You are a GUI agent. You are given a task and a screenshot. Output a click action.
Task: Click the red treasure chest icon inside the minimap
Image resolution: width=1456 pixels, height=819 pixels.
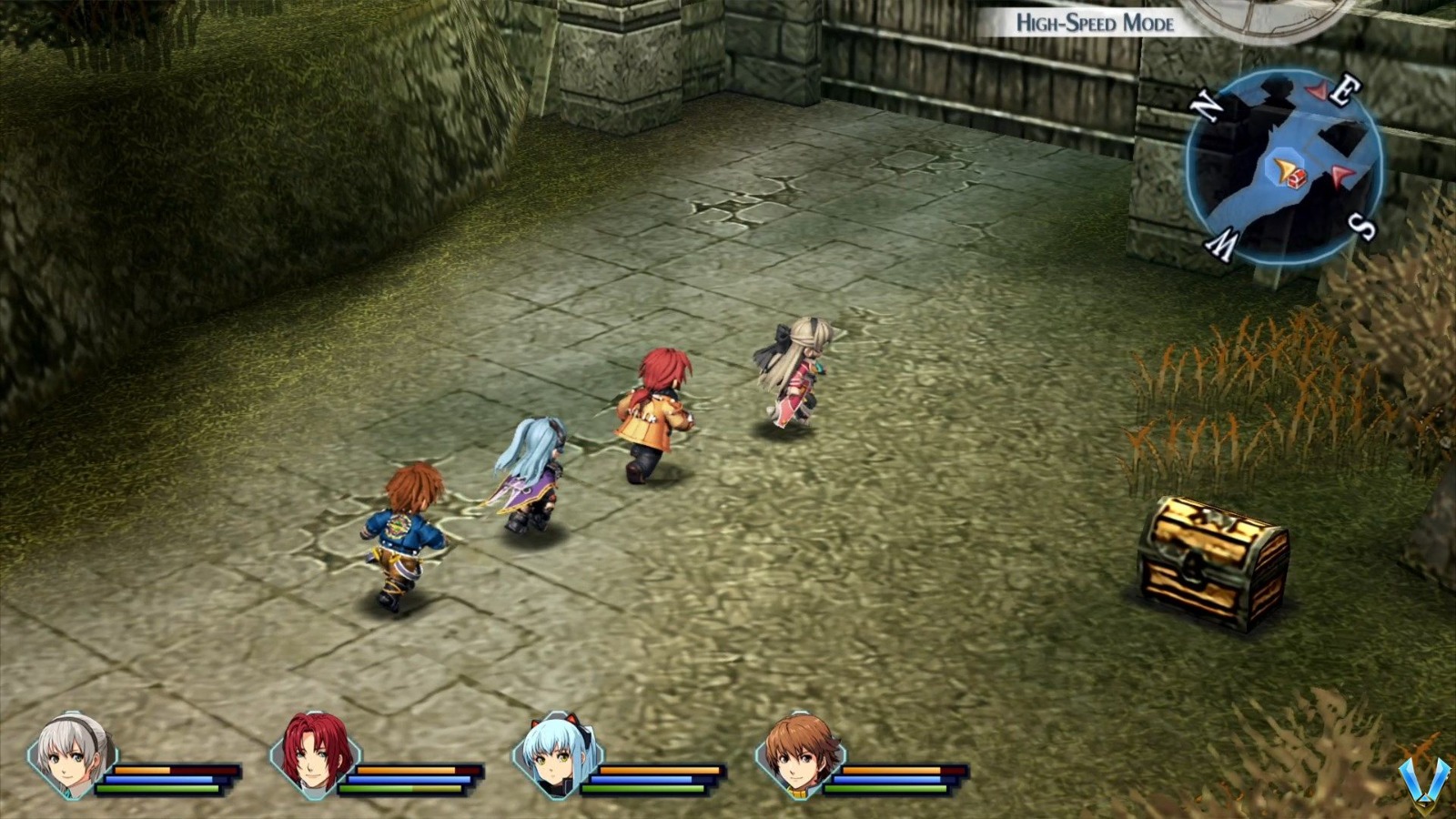[x=1296, y=178]
